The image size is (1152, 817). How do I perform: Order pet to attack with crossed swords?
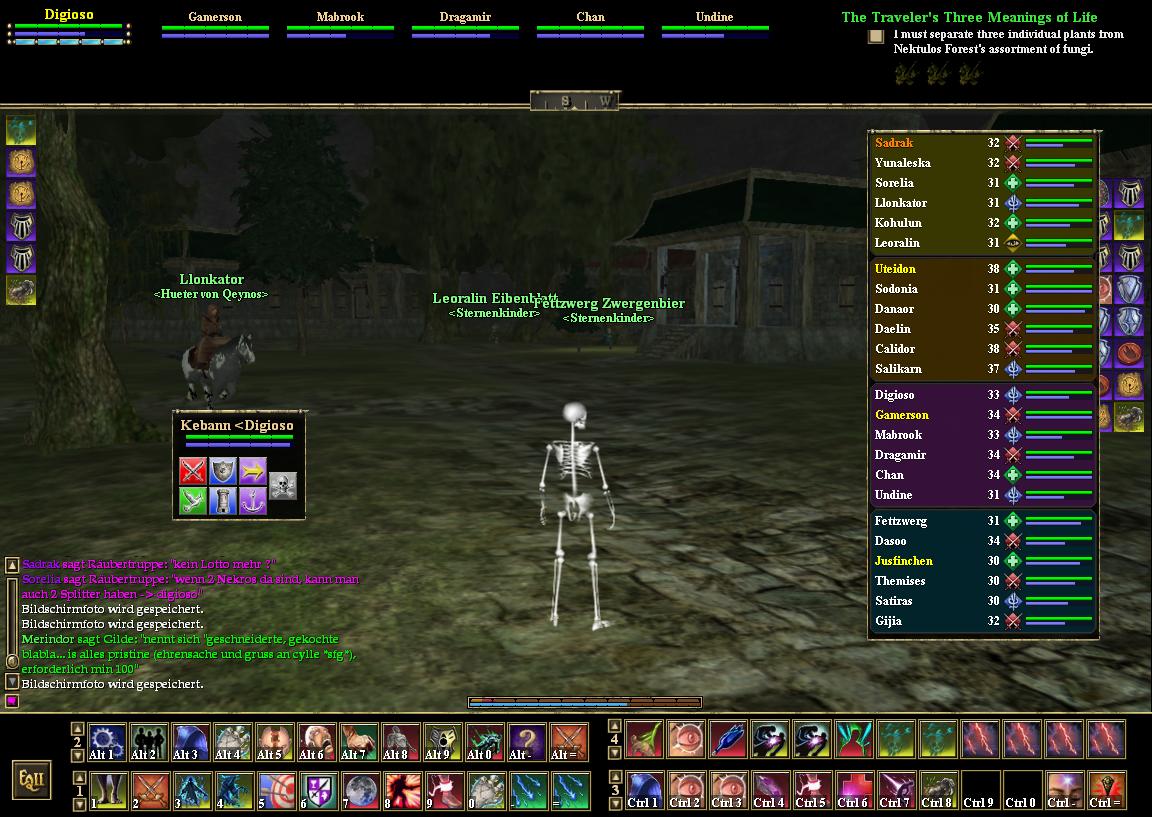(x=193, y=470)
